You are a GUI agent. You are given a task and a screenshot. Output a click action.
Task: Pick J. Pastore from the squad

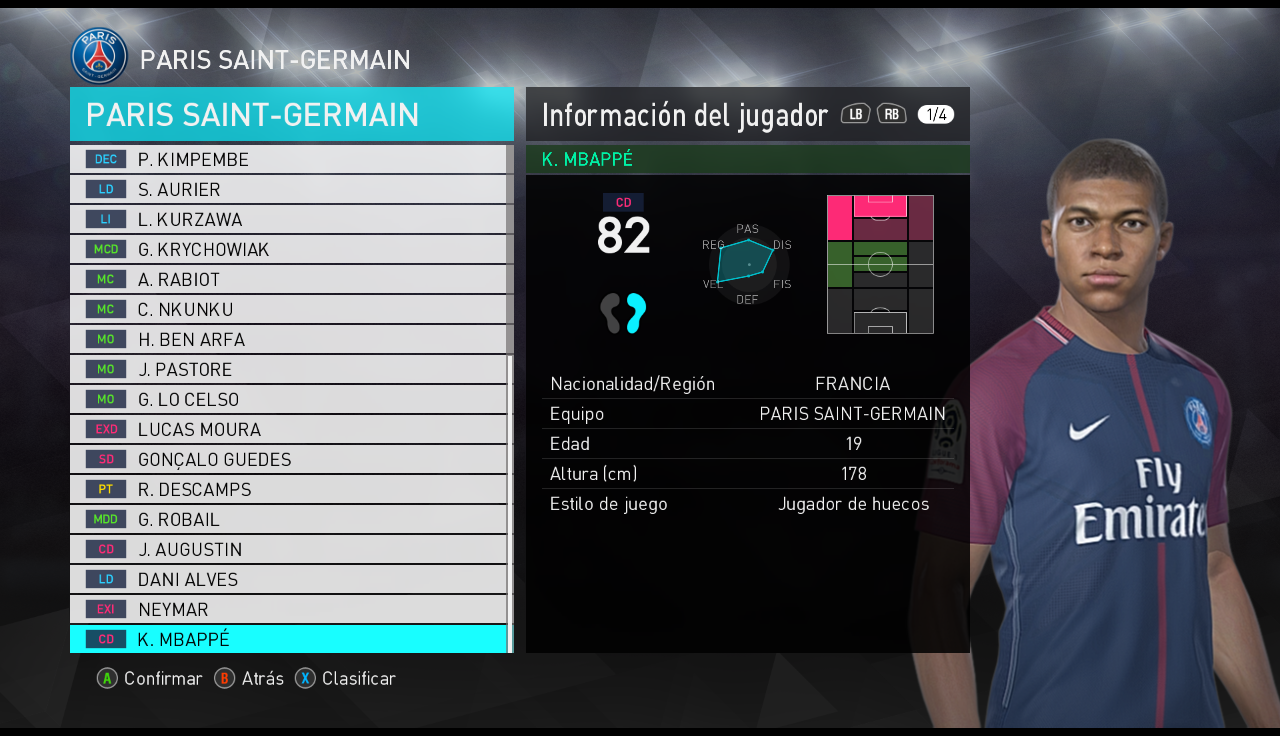288,370
